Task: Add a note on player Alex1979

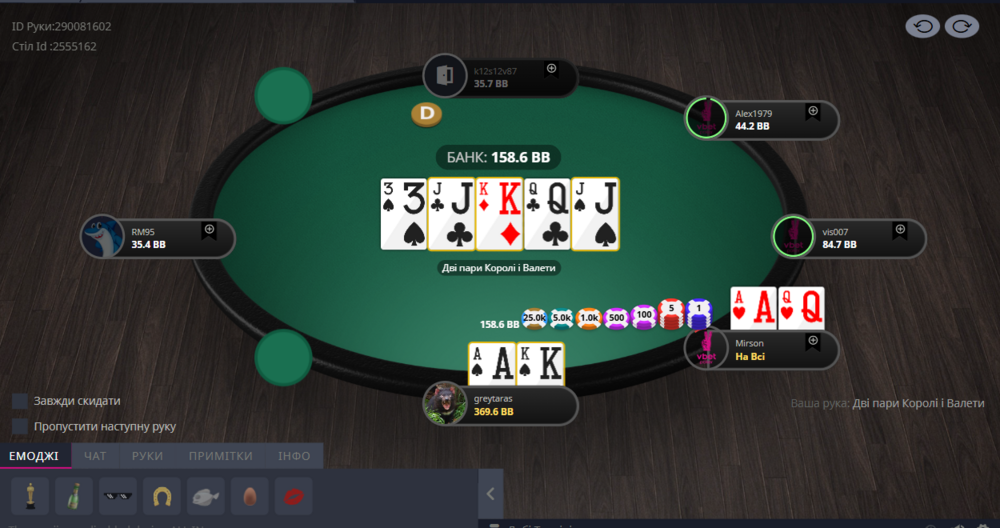Action: tap(813, 111)
